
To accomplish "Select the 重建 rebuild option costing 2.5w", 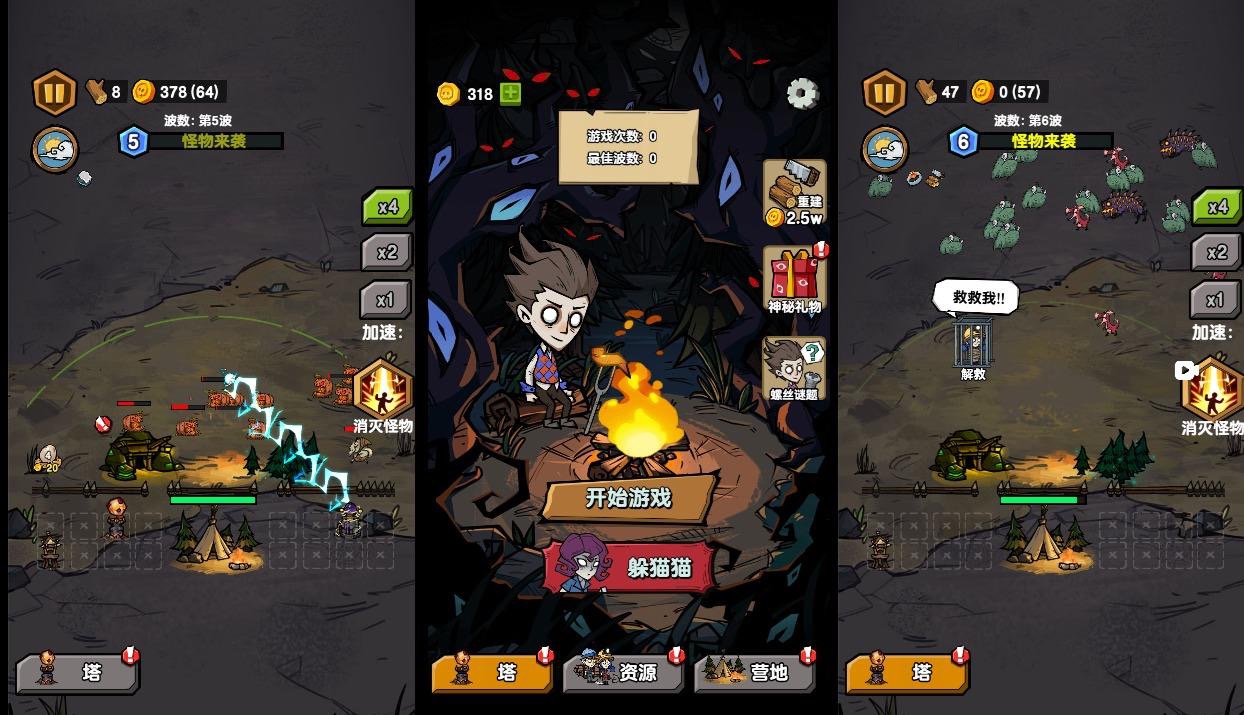I will coord(795,193).
